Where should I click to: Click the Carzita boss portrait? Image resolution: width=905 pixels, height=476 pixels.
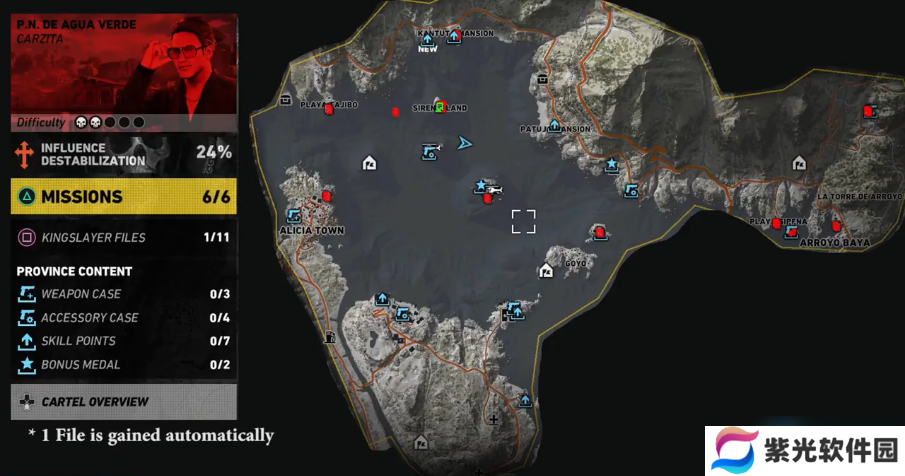point(124,62)
